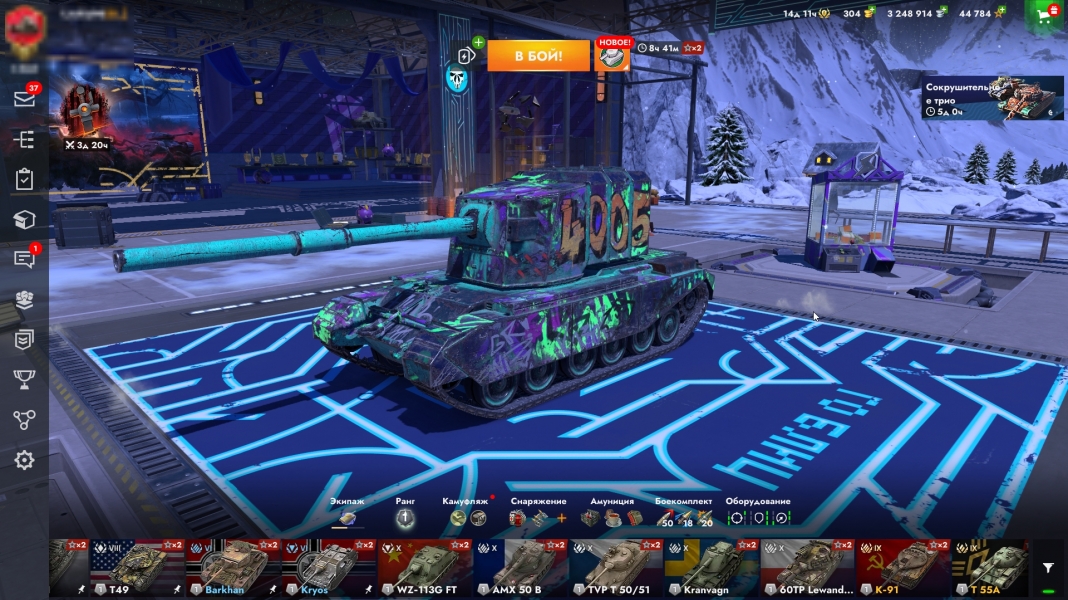Open the settings gear

tap(24, 460)
